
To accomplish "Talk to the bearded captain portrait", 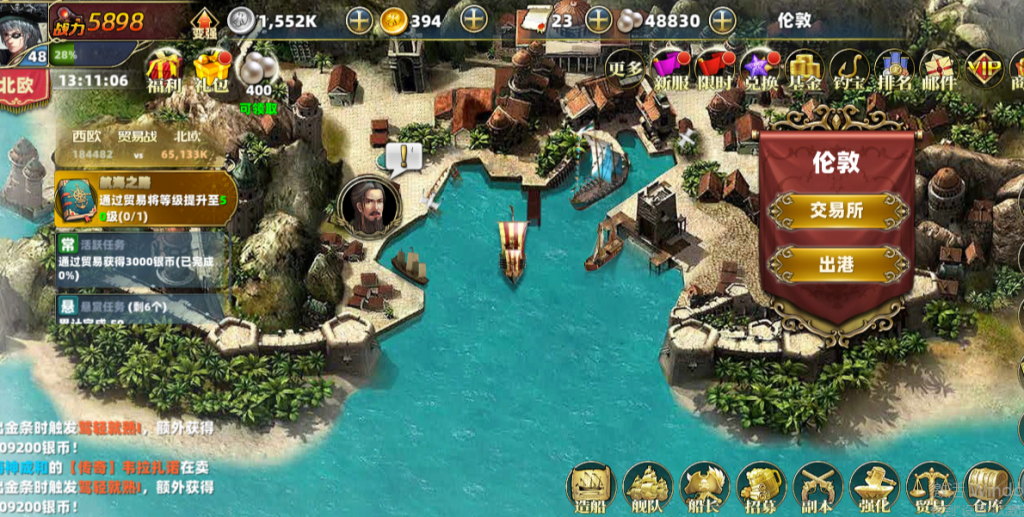I will [369, 205].
